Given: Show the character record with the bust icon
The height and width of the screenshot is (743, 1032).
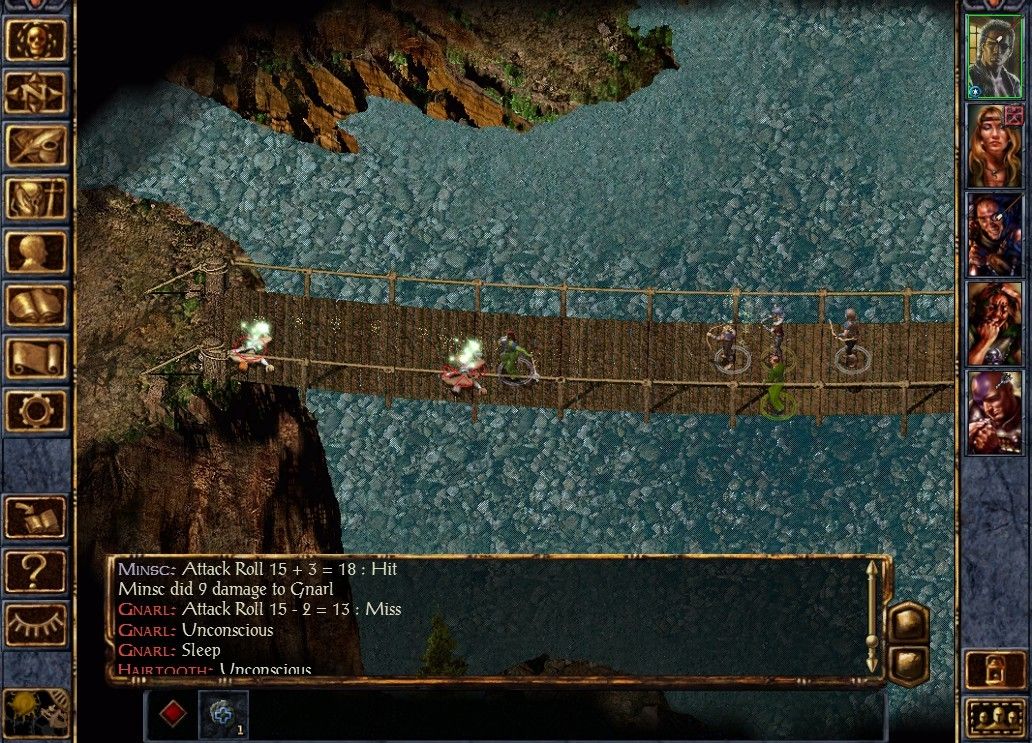Looking at the screenshot, I should tap(37, 252).
